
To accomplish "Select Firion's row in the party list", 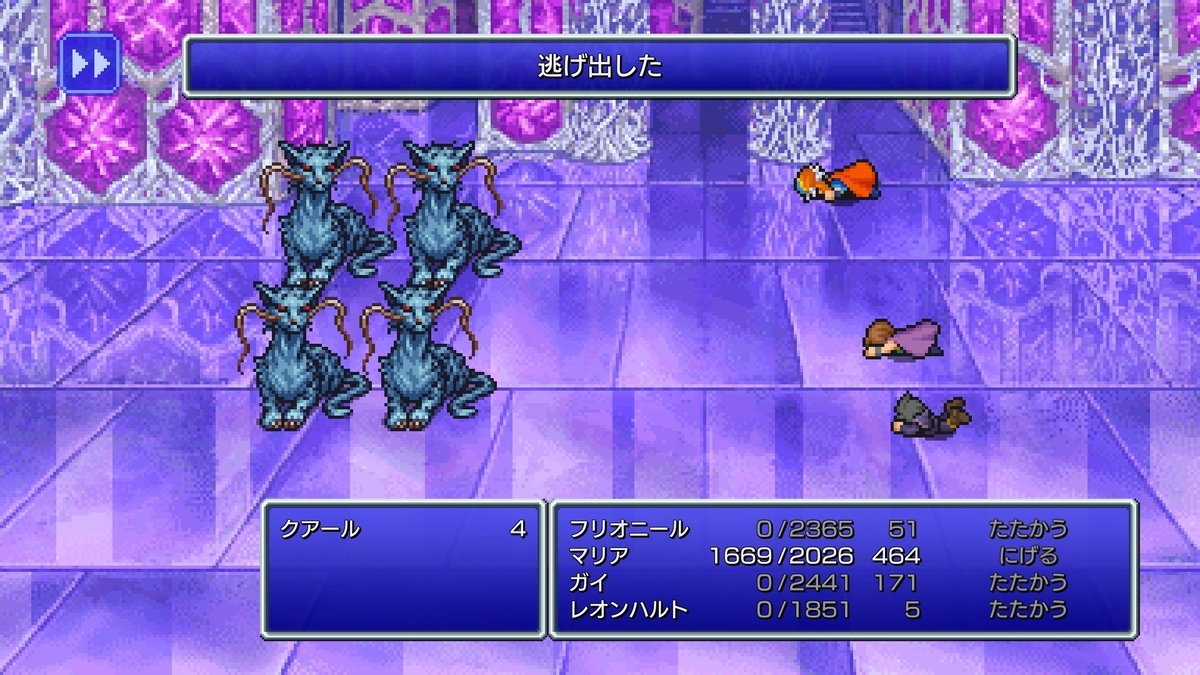I will click(x=630, y=529).
